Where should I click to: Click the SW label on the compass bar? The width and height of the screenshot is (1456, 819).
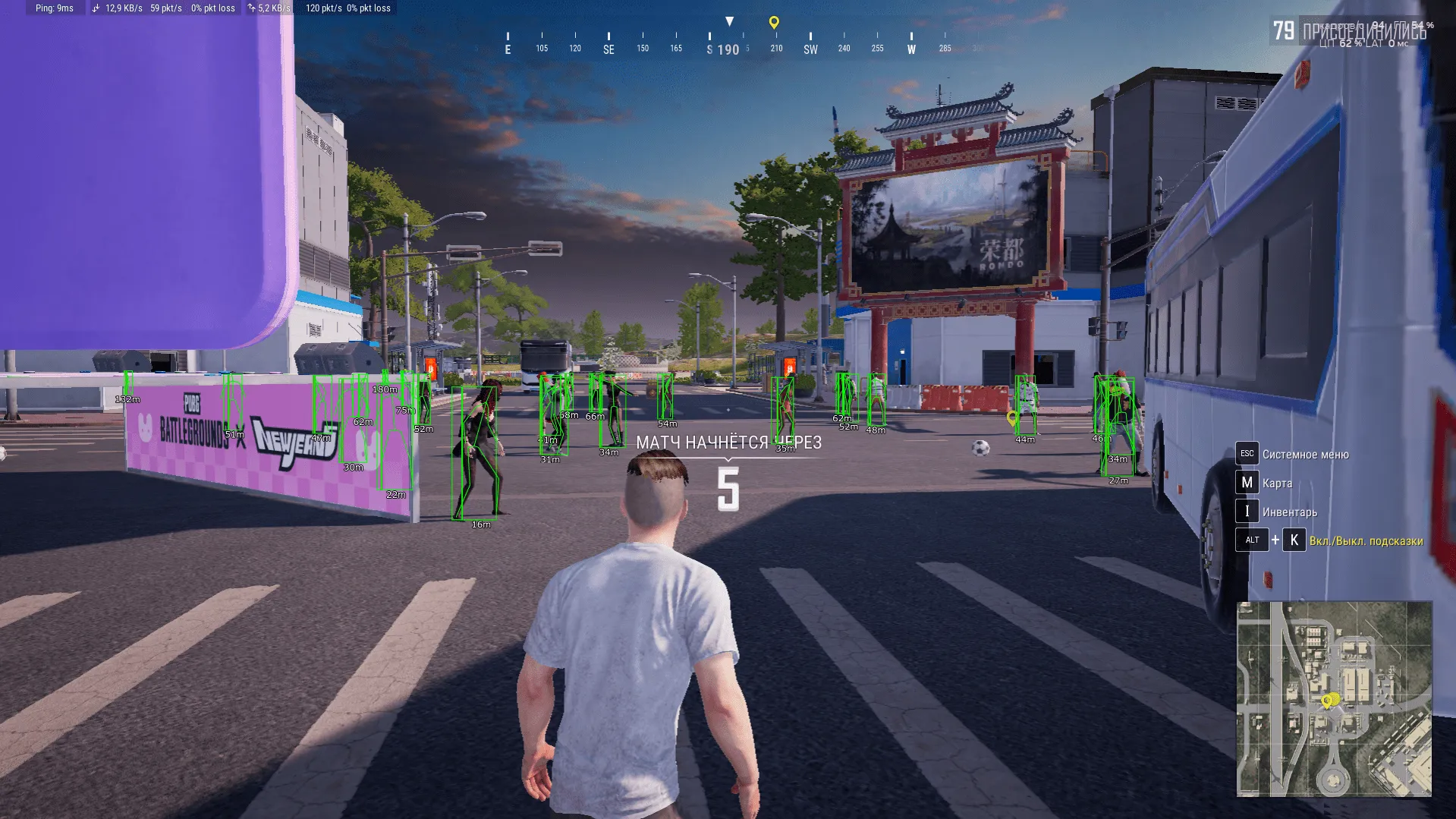pyautogui.click(x=809, y=48)
